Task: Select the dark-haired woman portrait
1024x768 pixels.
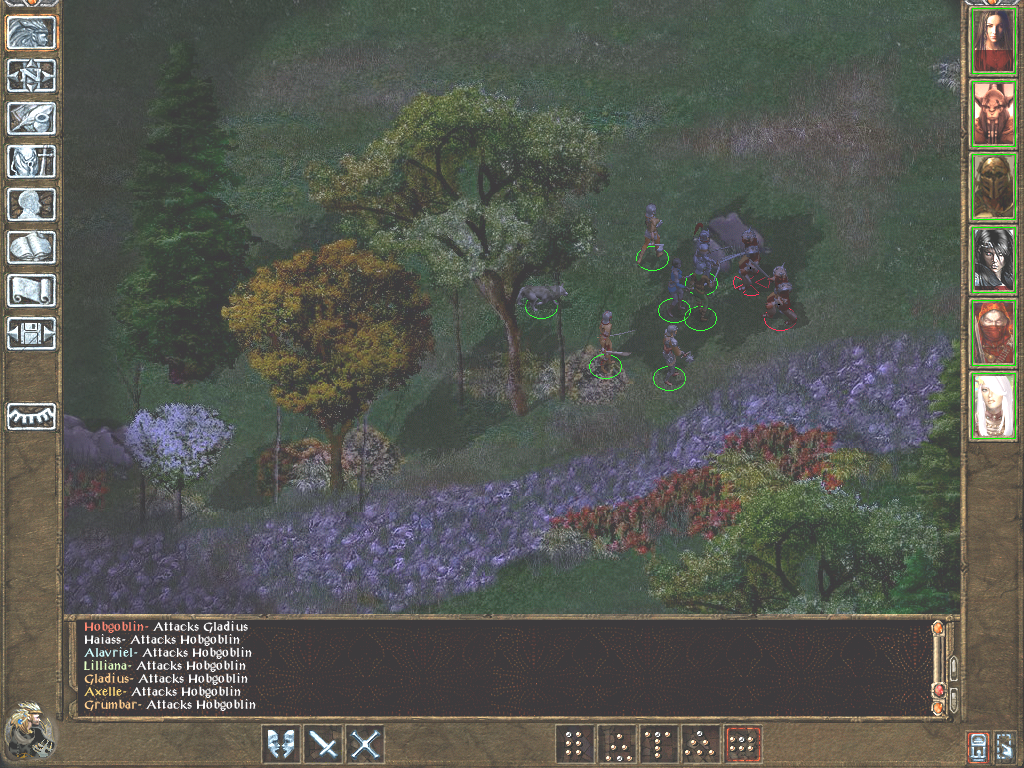Action: coord(994,41)
